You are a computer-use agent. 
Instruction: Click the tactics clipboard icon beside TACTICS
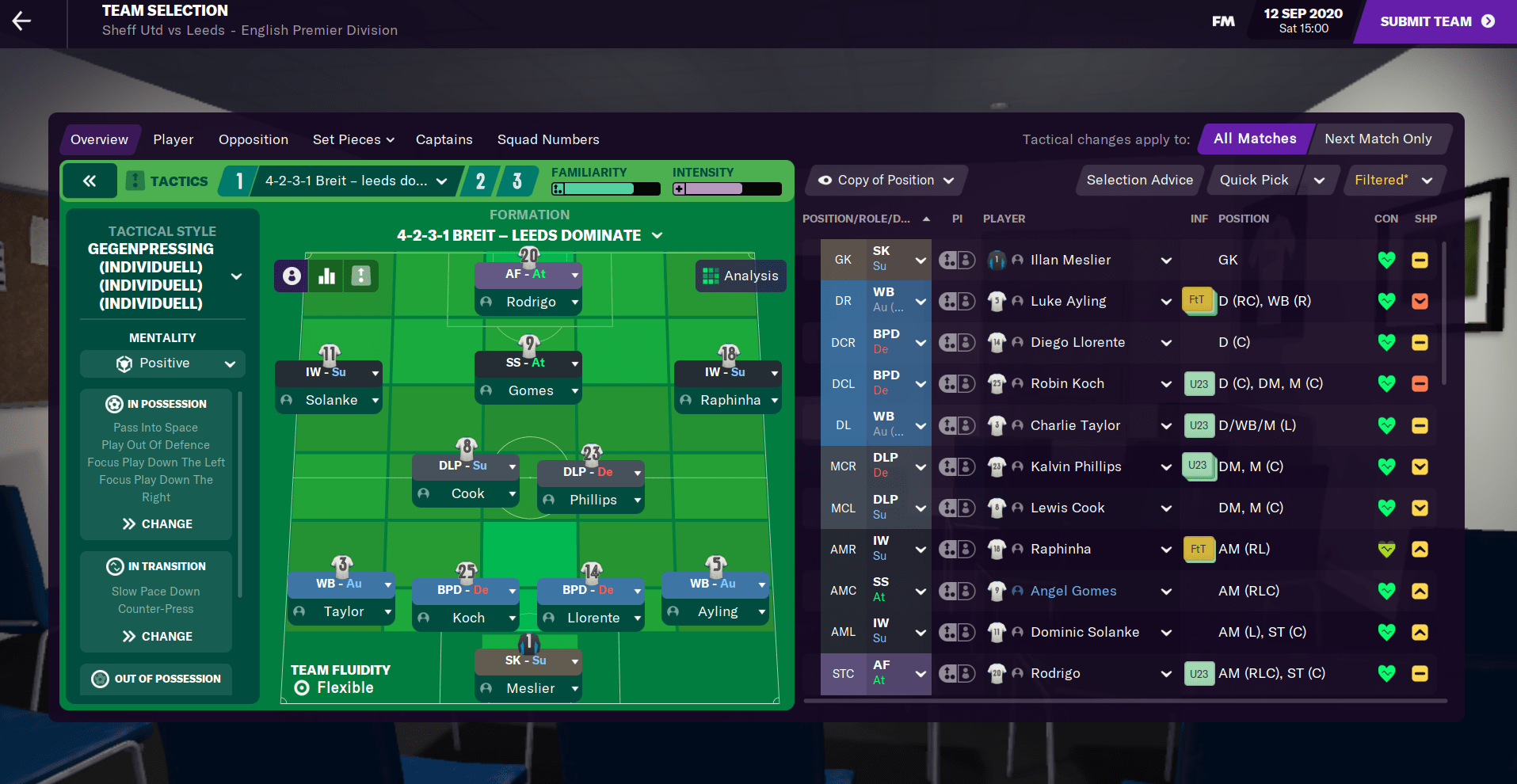(x=135, y=181)
